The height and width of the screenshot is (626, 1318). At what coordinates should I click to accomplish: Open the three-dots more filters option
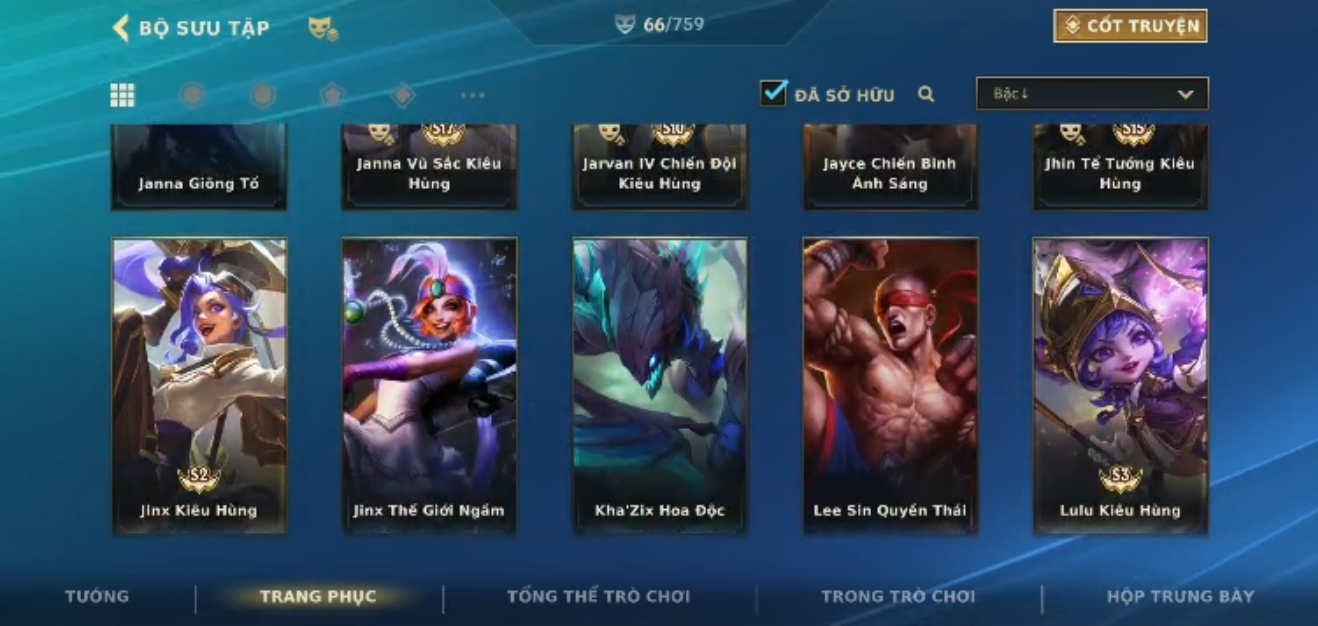click(x=472, y=96)
